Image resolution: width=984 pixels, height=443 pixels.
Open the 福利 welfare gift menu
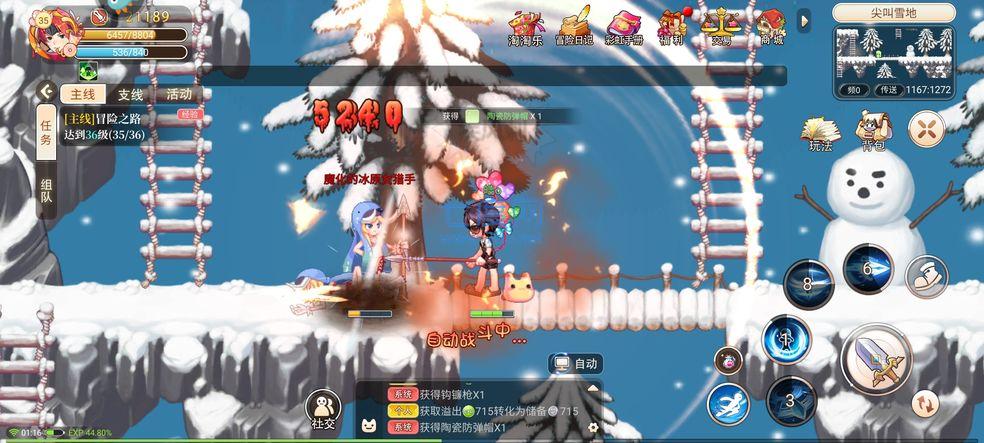[673, 28]
